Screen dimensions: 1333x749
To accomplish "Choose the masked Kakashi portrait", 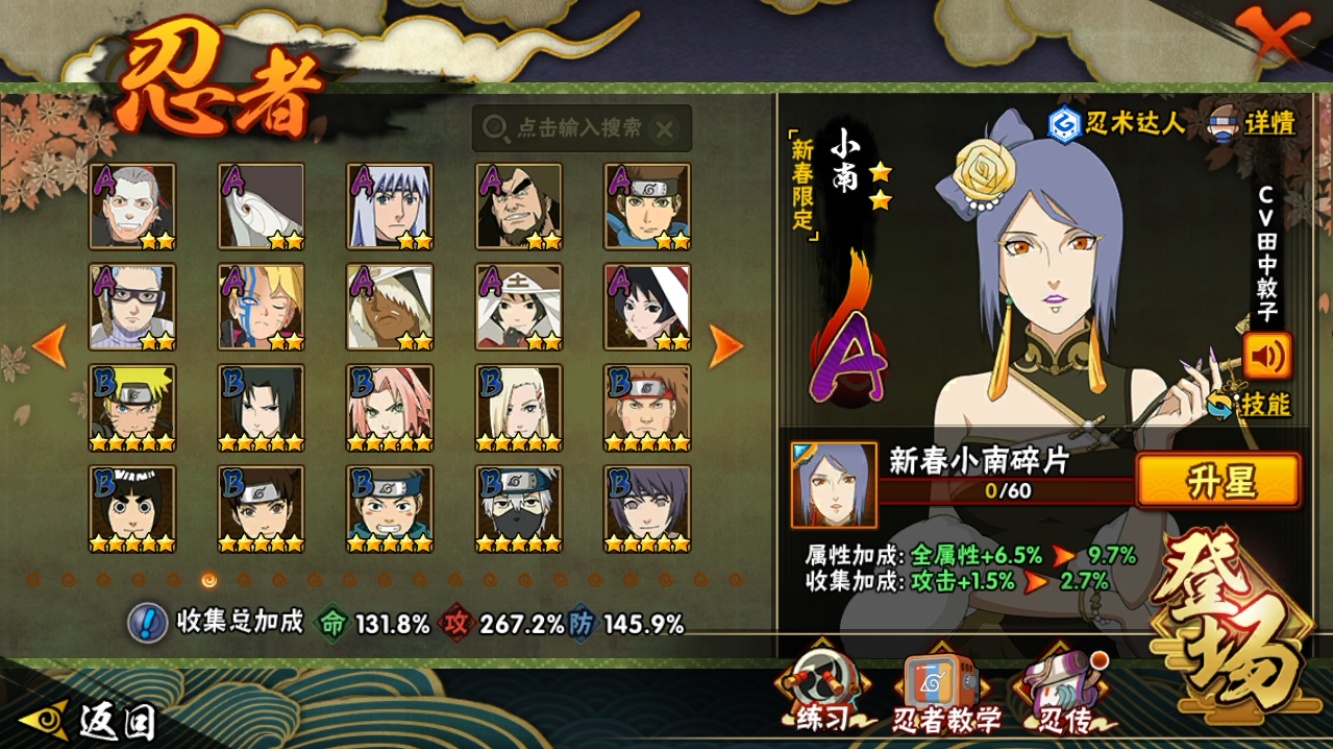I will (518, 508).
